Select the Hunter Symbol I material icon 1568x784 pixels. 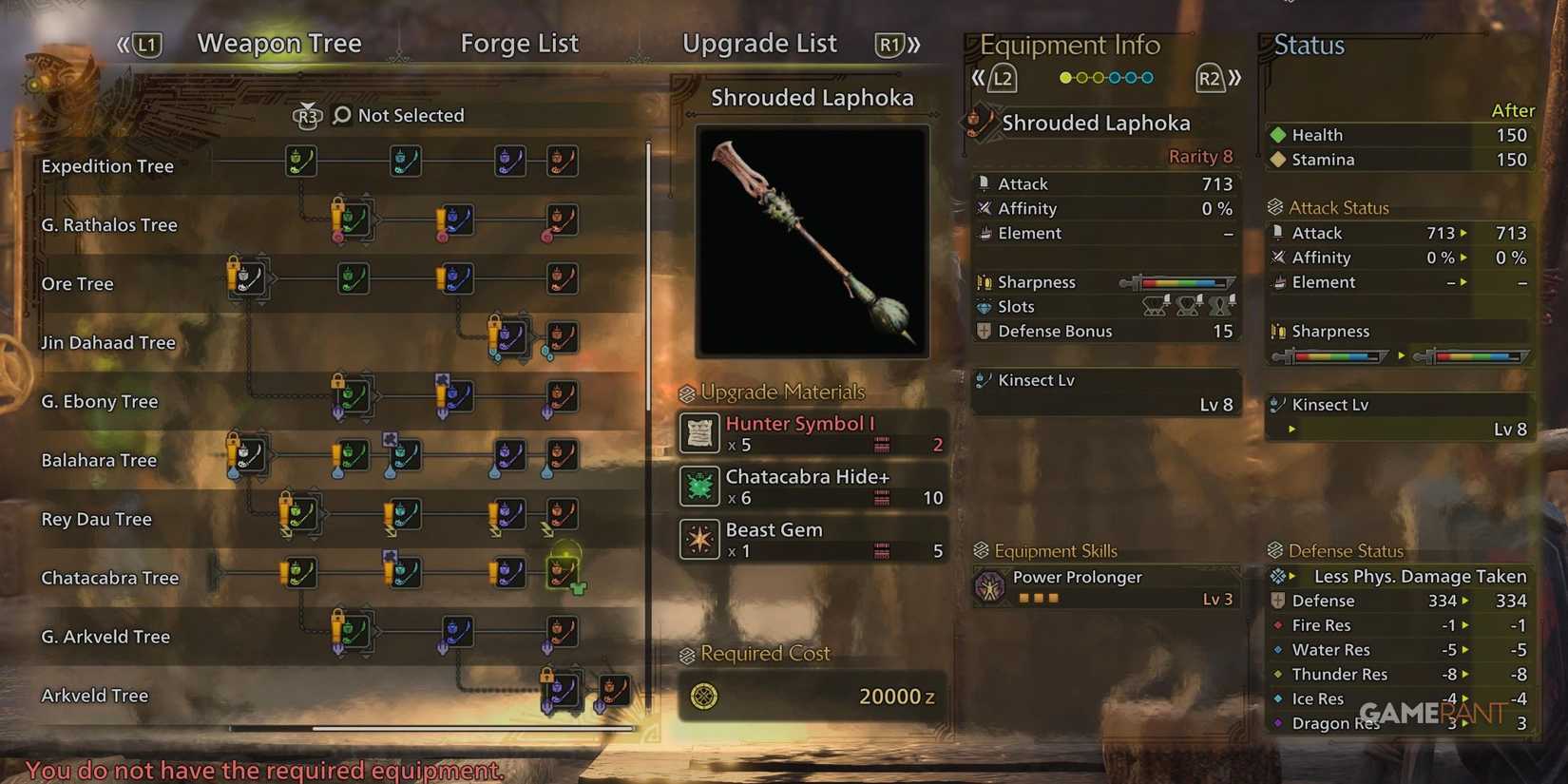pyautogui.click(x=699, y=433)
